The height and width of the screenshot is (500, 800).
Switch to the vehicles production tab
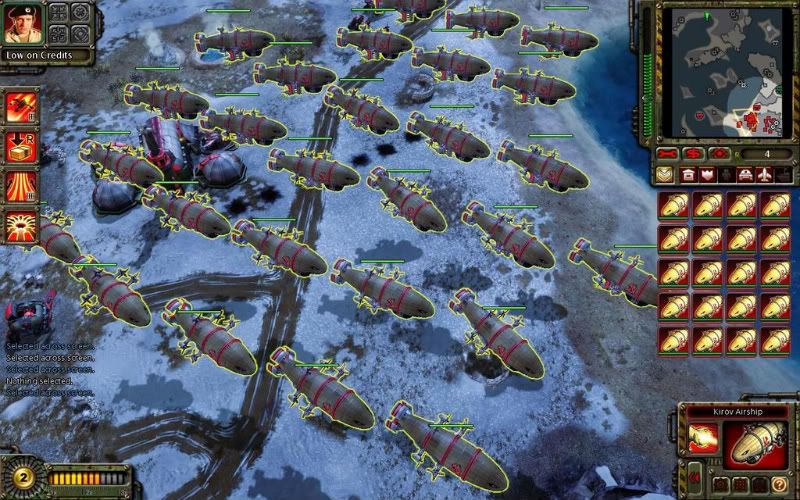[746, 175]
